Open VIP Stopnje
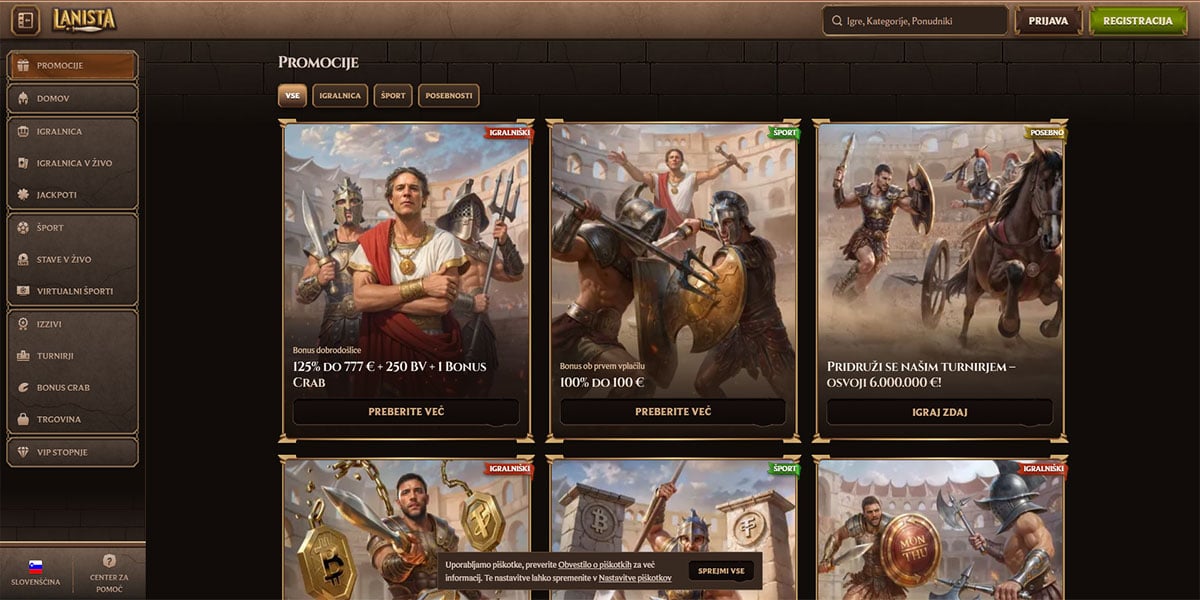The width and height of the screenshot is (1200, 600). tap(72, 452)
